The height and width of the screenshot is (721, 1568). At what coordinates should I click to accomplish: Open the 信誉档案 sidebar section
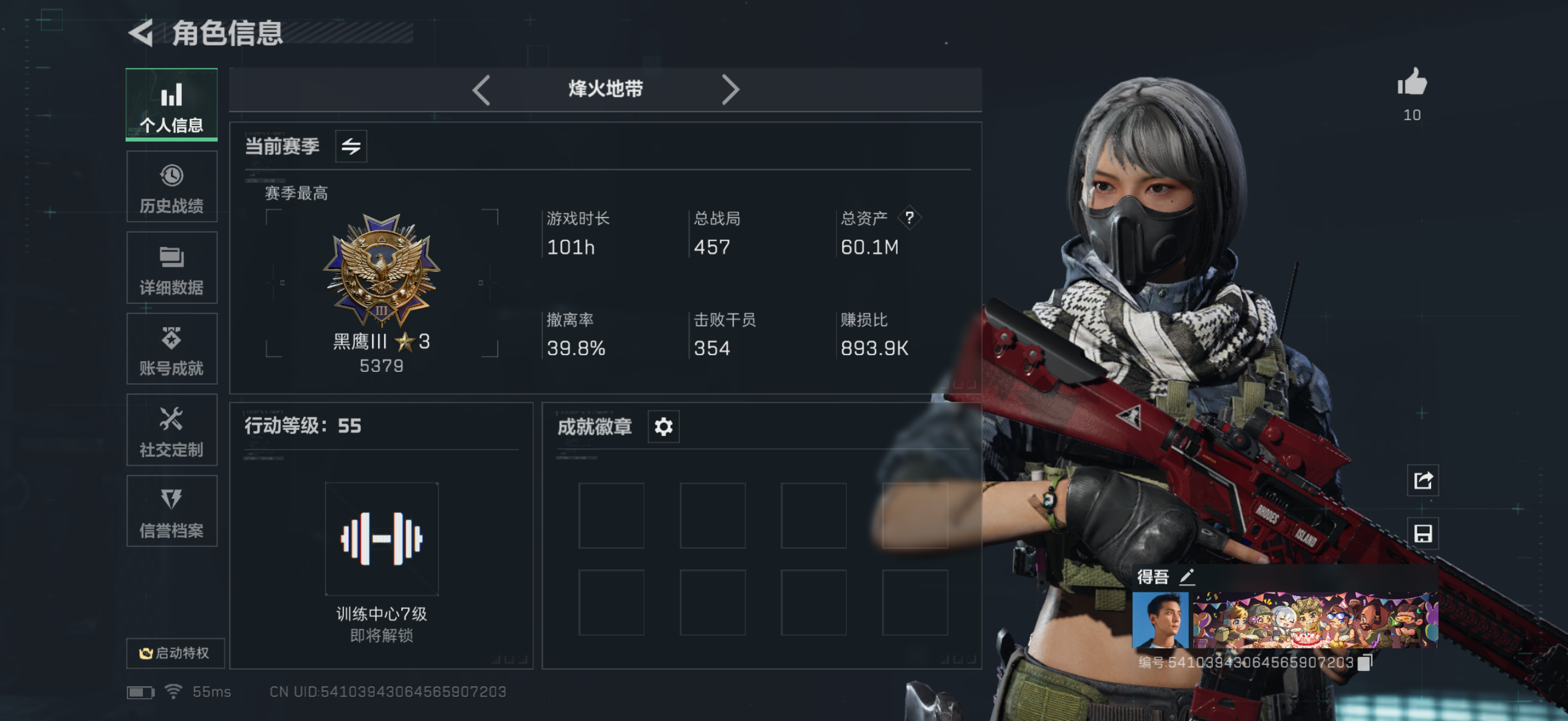(172, 511)
